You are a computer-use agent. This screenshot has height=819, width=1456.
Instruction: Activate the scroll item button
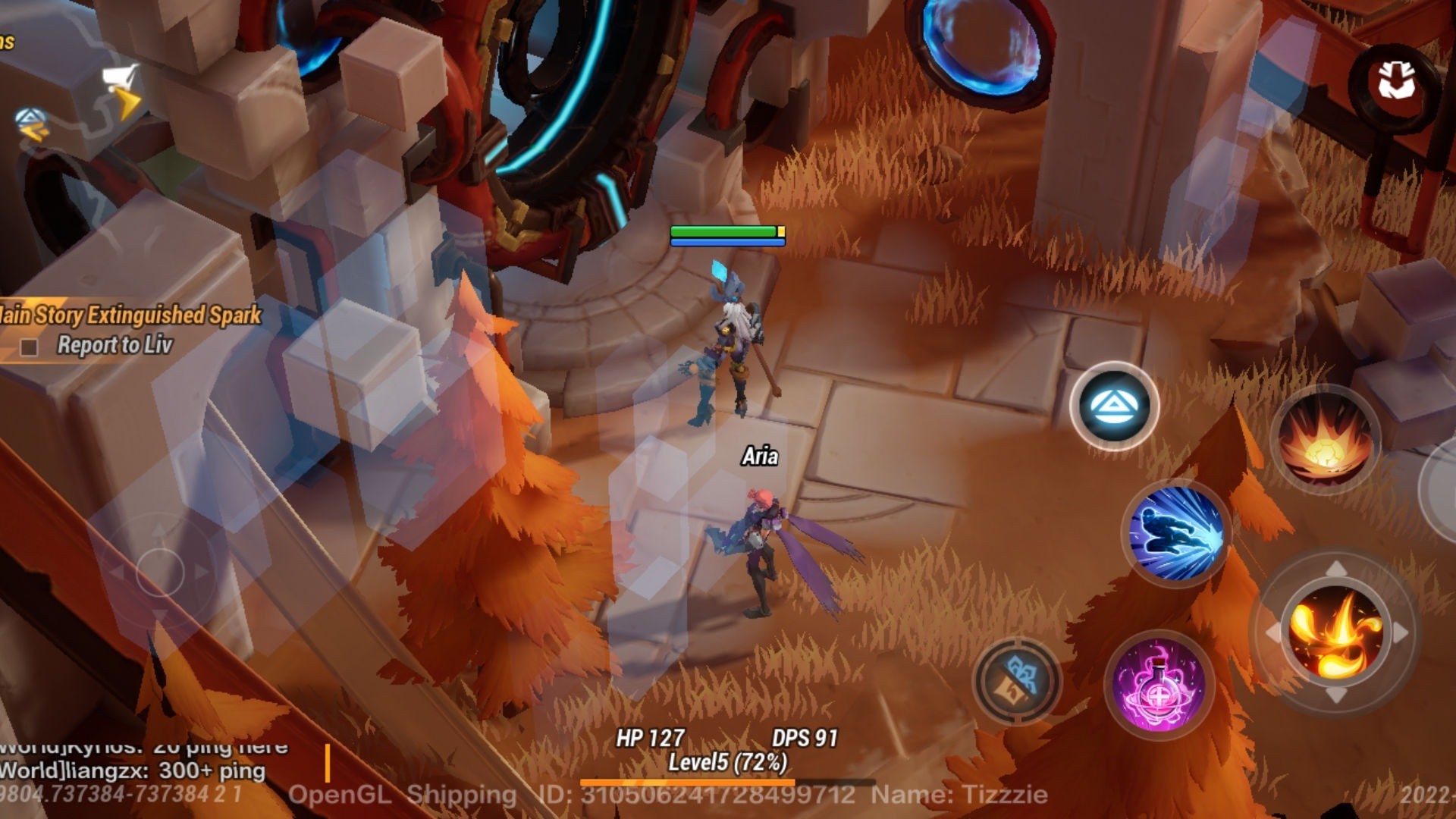click(1017, 679)
